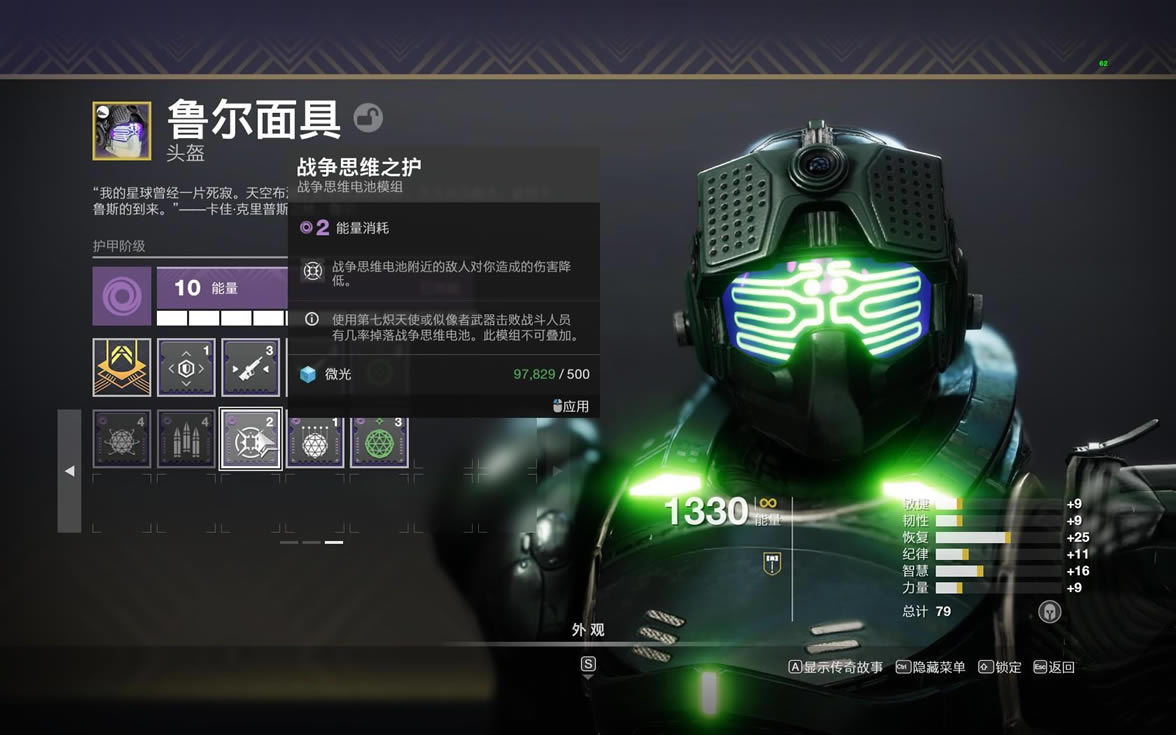Click the purple void energy type icon

[122, 296]
